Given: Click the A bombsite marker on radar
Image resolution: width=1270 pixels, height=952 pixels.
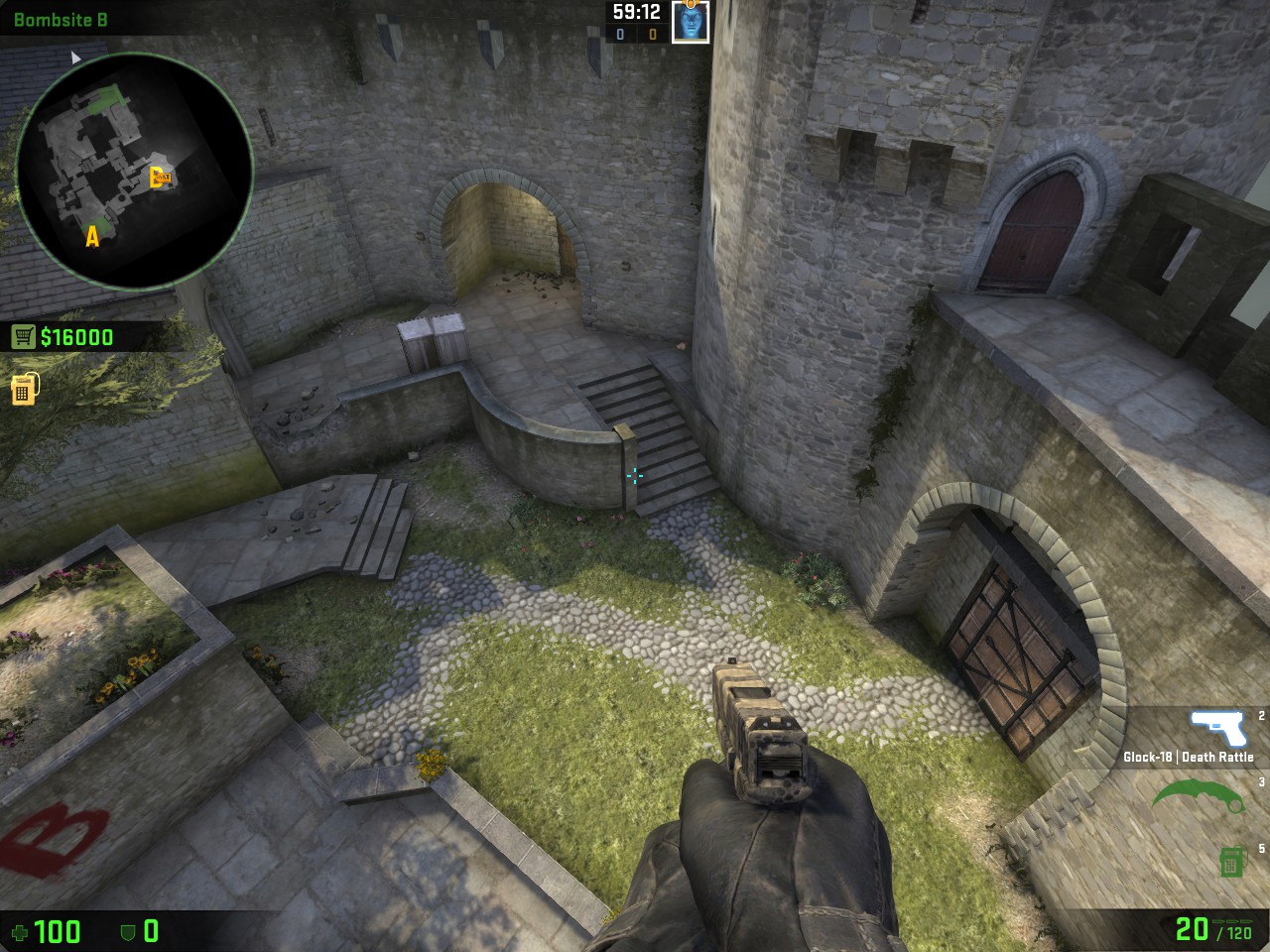Looking at the screenshot, I should (x=93, y=236).
